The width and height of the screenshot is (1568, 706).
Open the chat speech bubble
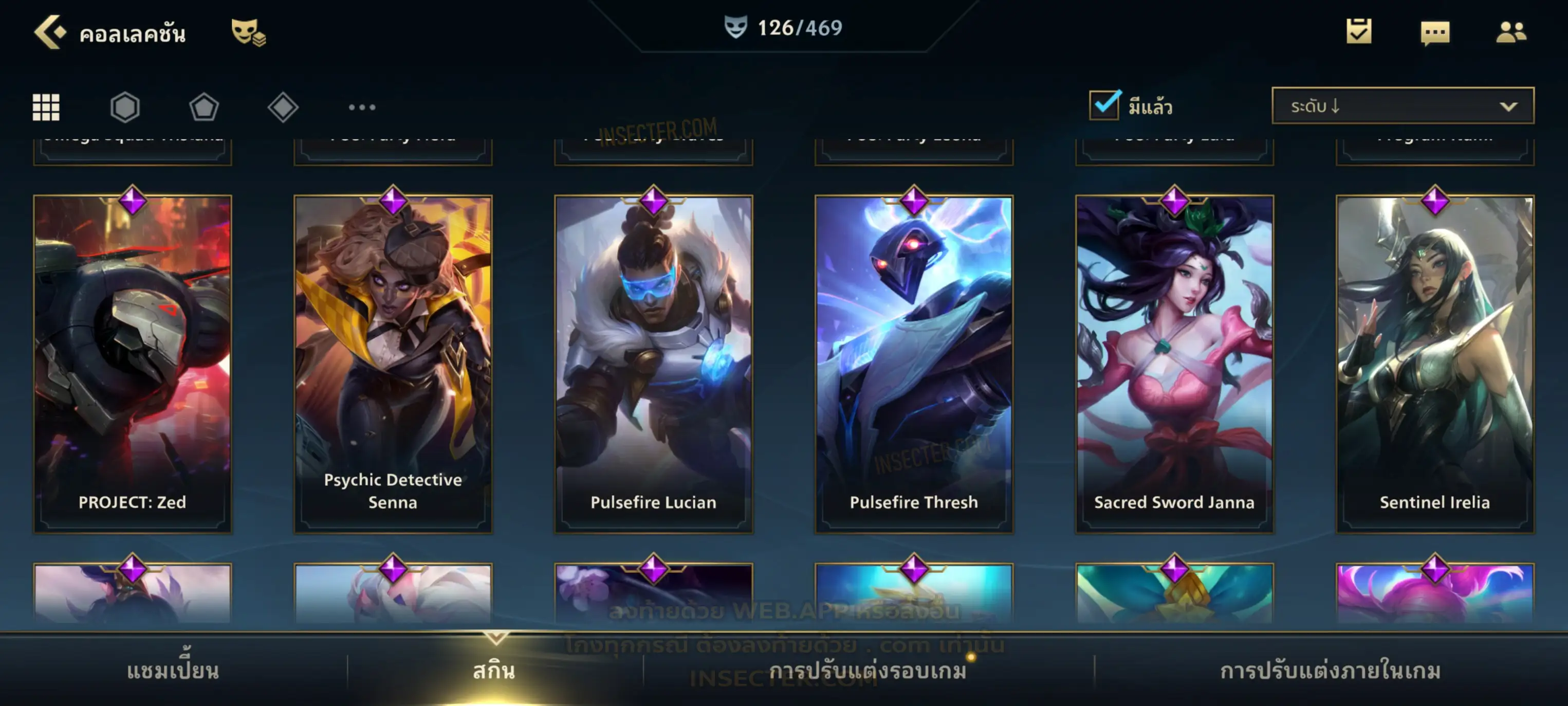(x=1434, y=33)
